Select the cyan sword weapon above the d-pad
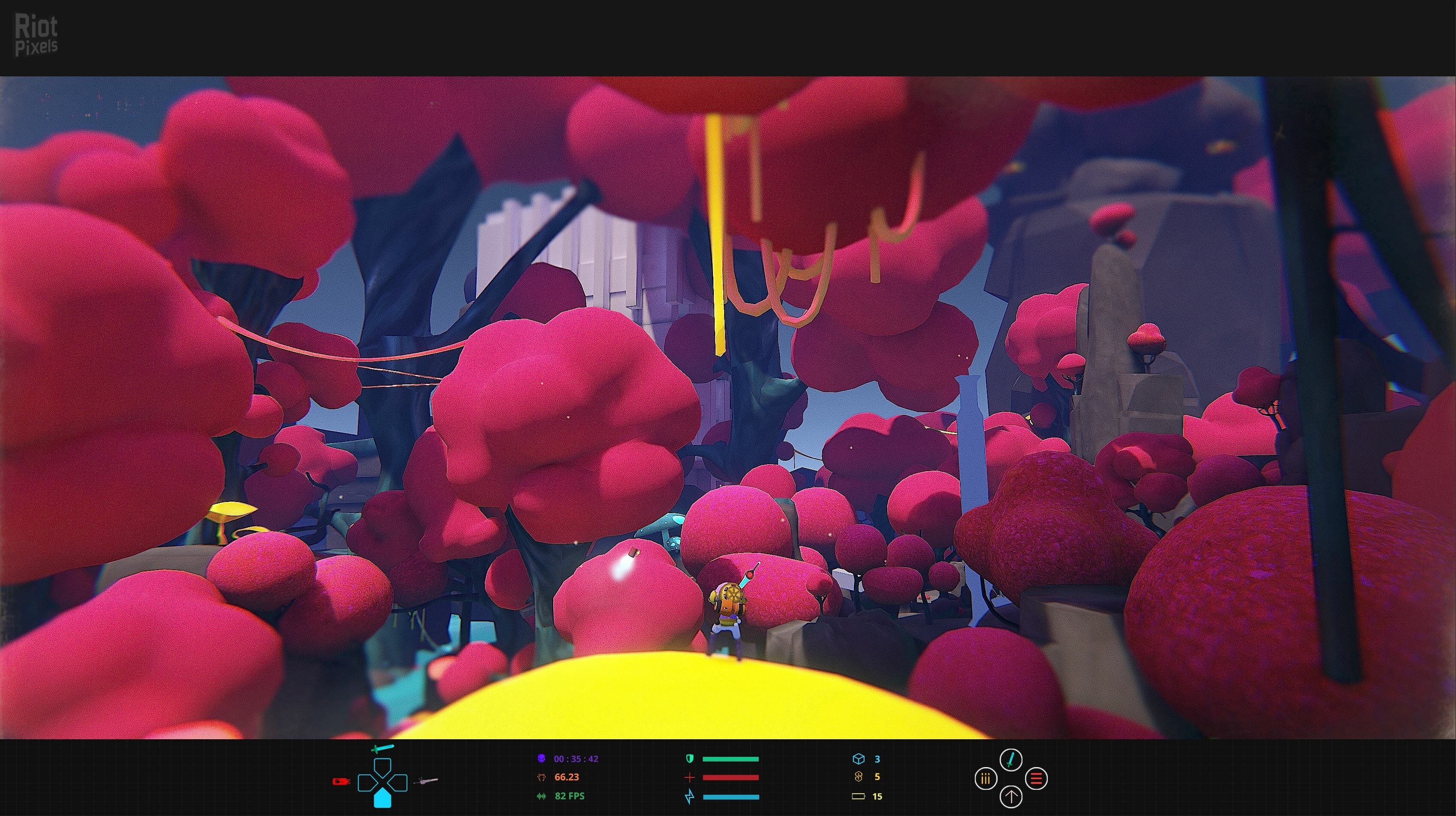 coord(382,748)
